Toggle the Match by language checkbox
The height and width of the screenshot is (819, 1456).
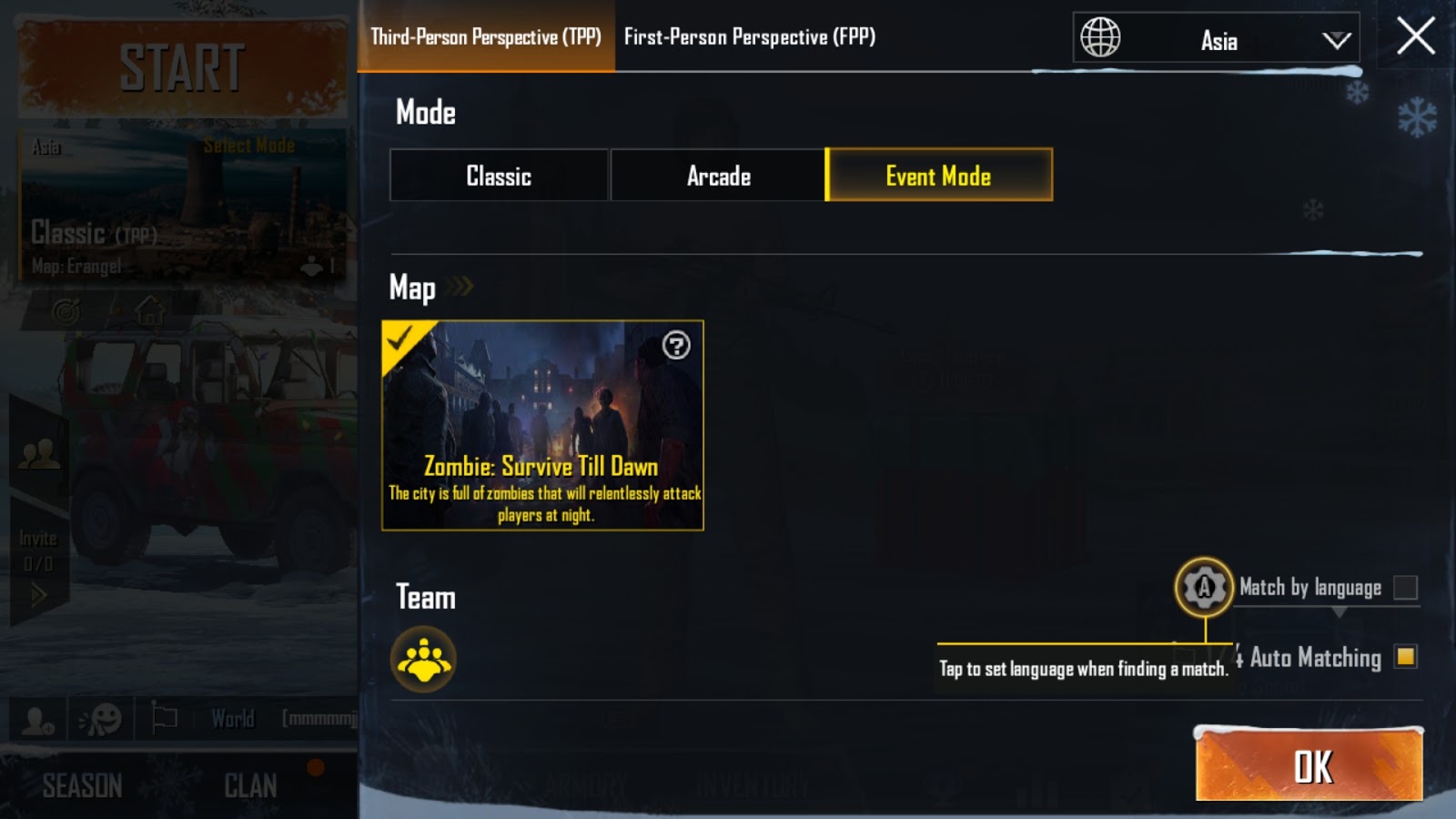pos(1405,588)
